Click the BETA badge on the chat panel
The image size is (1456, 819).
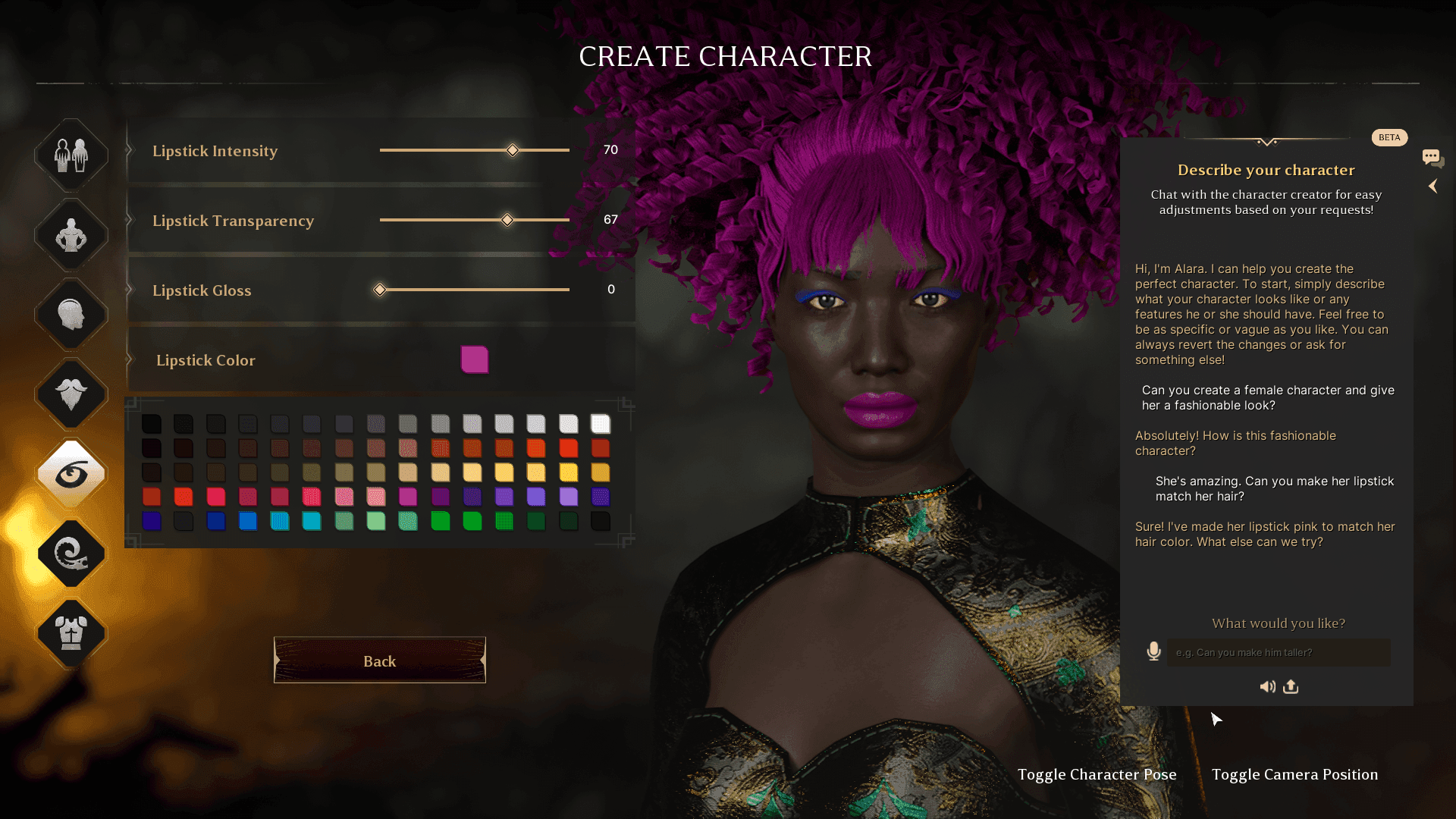click(x=1389, y=137)
